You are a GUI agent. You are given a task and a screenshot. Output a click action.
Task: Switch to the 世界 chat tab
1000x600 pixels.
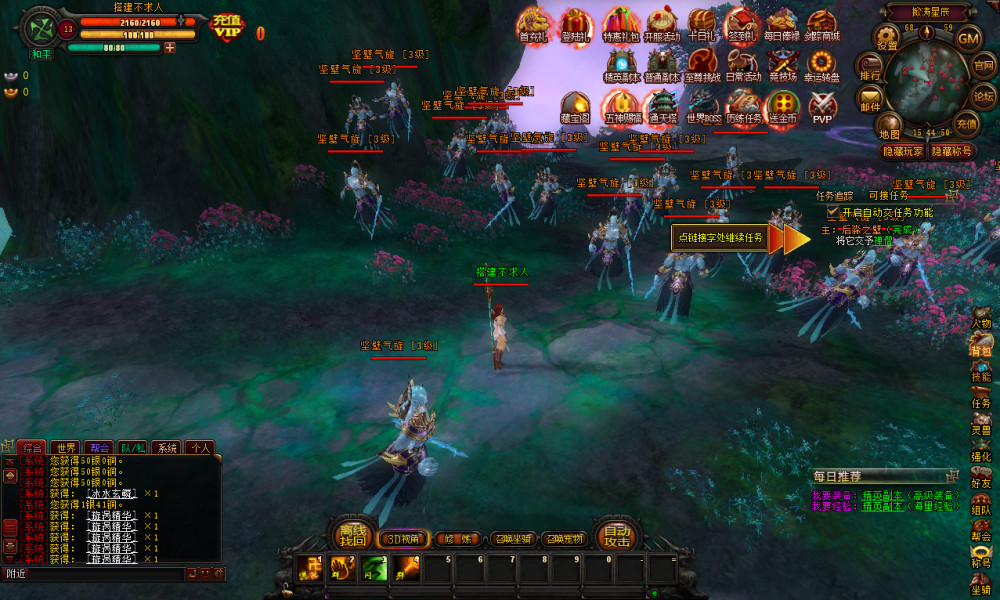point(66,448)
